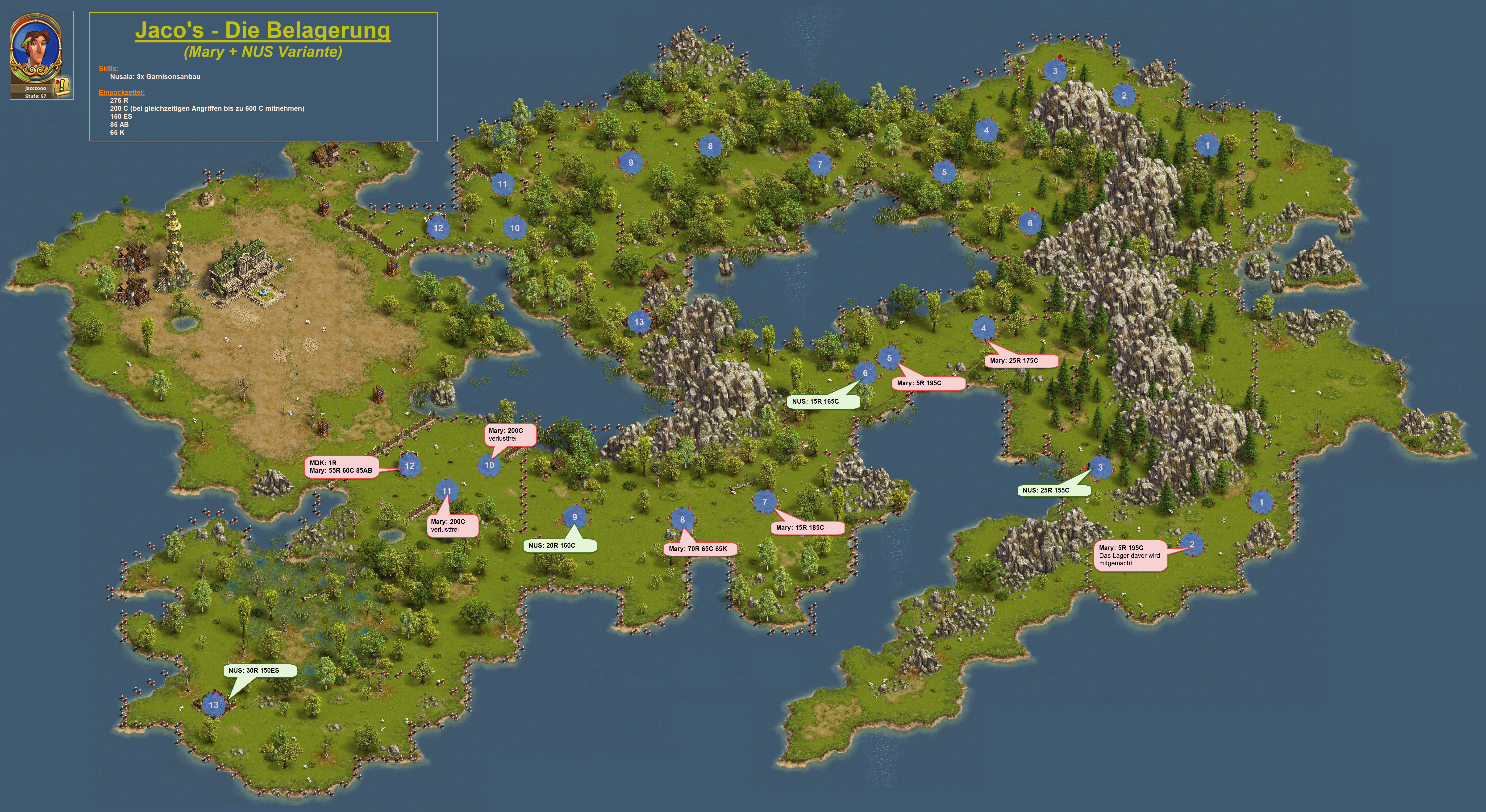Viewport: 1486px width, 812px height.
Task: Pick the Mary: 15R 185C callout
Action: (807, 528)
